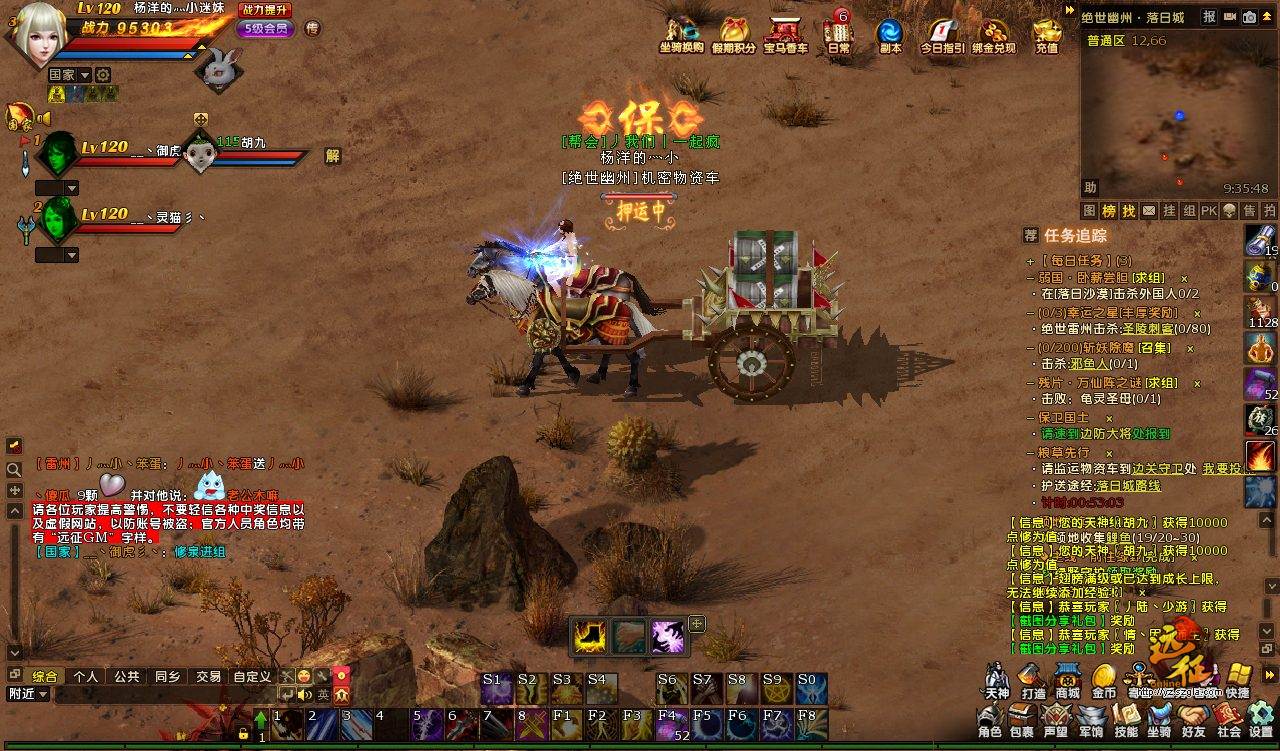Open the 副本 dungeon portal icon

889,33
